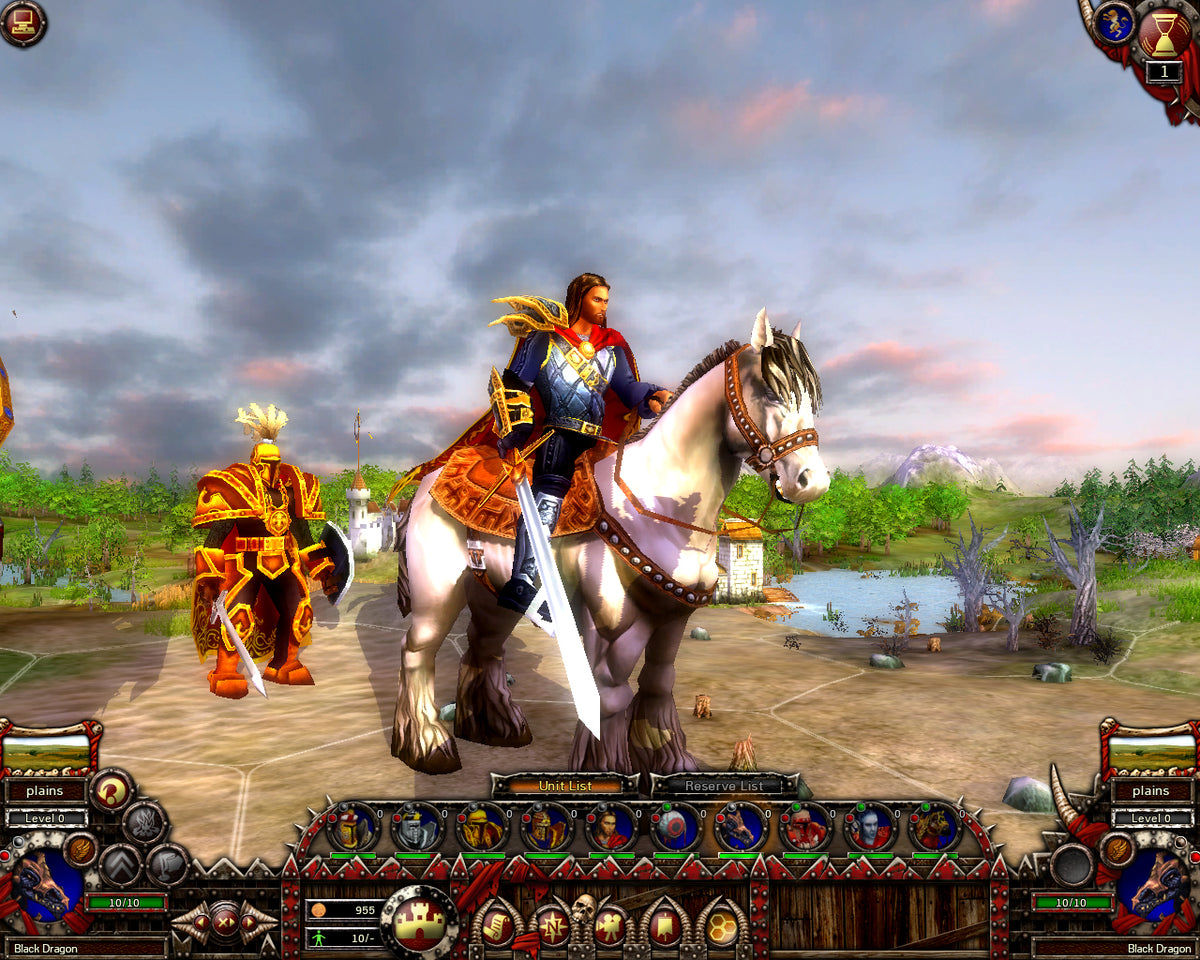Switch to the Unit List tab

tap(565, 786)
